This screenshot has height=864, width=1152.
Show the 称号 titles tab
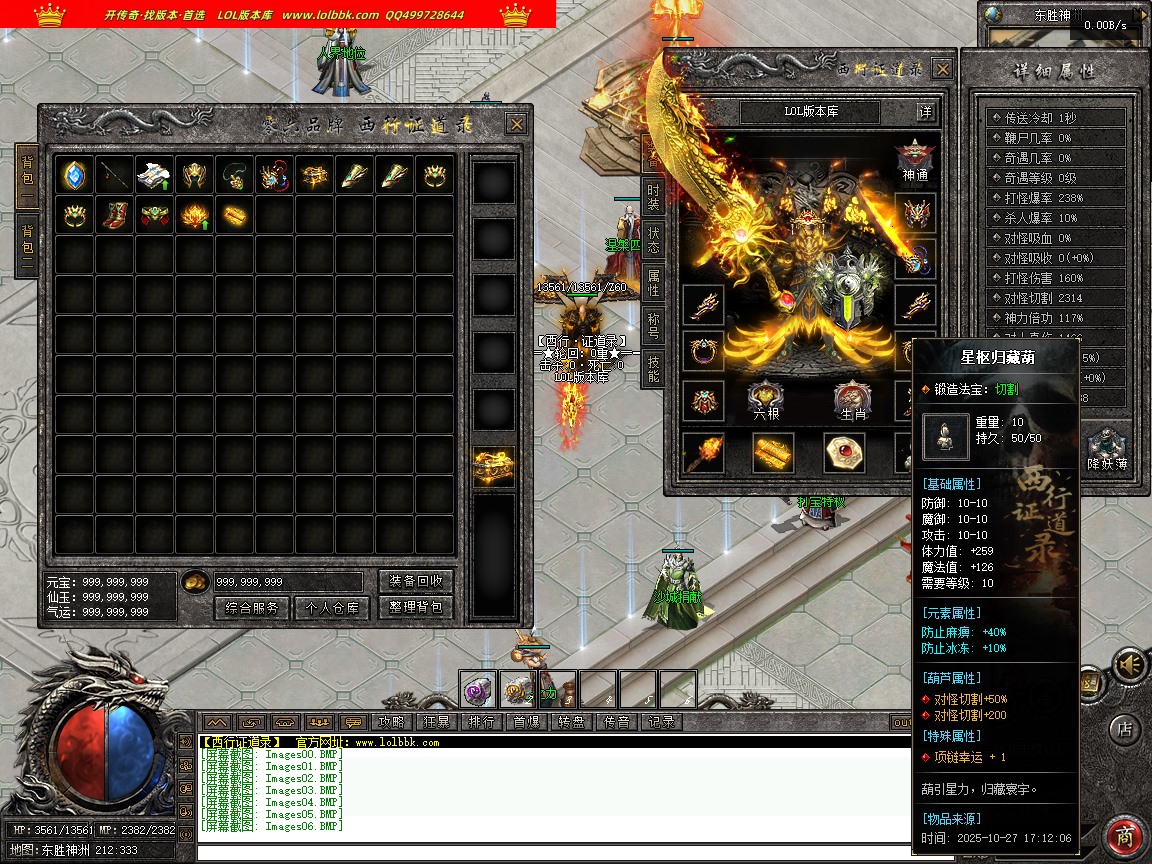[653, 325]
